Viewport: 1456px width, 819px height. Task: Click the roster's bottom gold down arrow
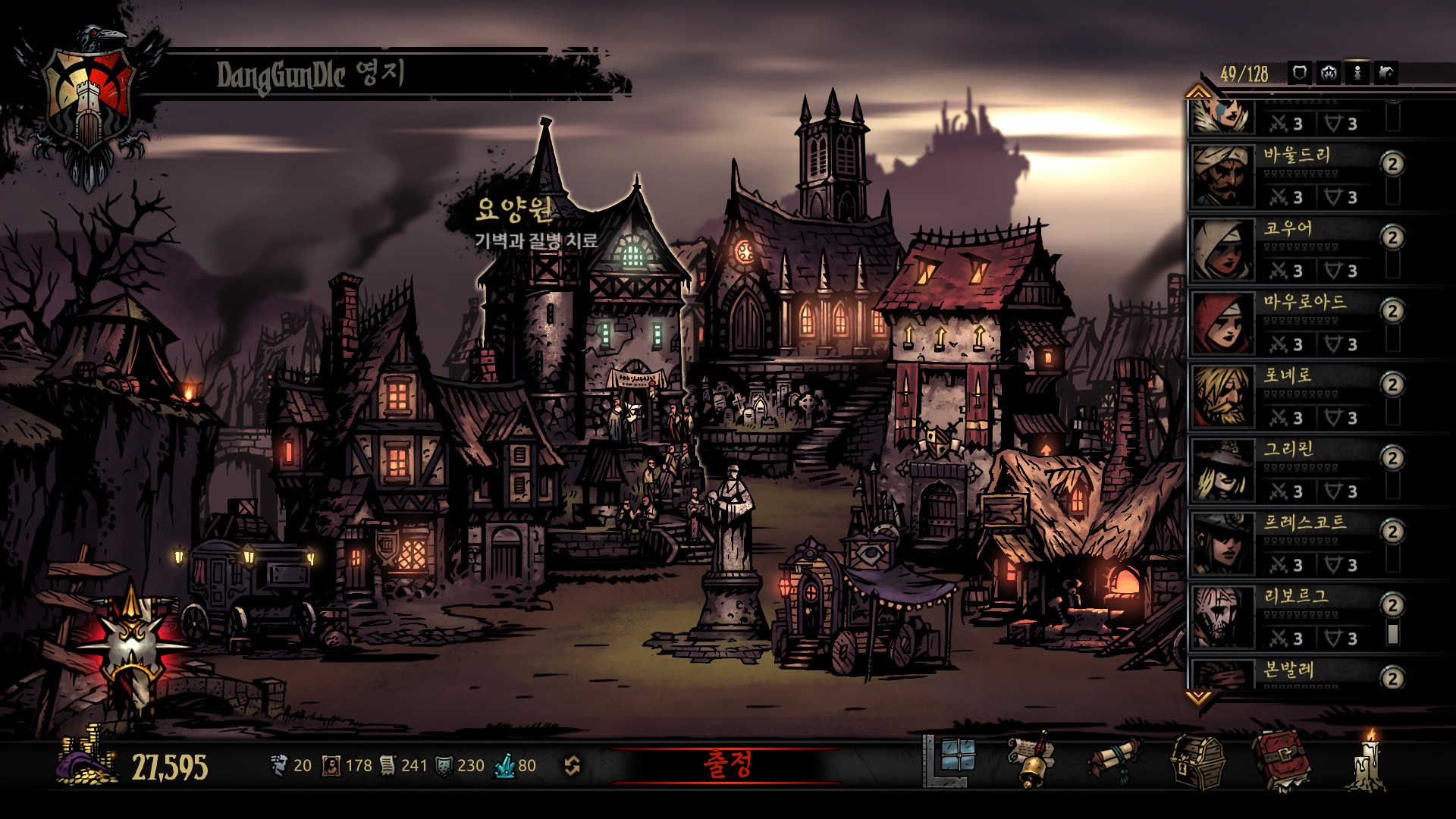[x=1198, y=696]
